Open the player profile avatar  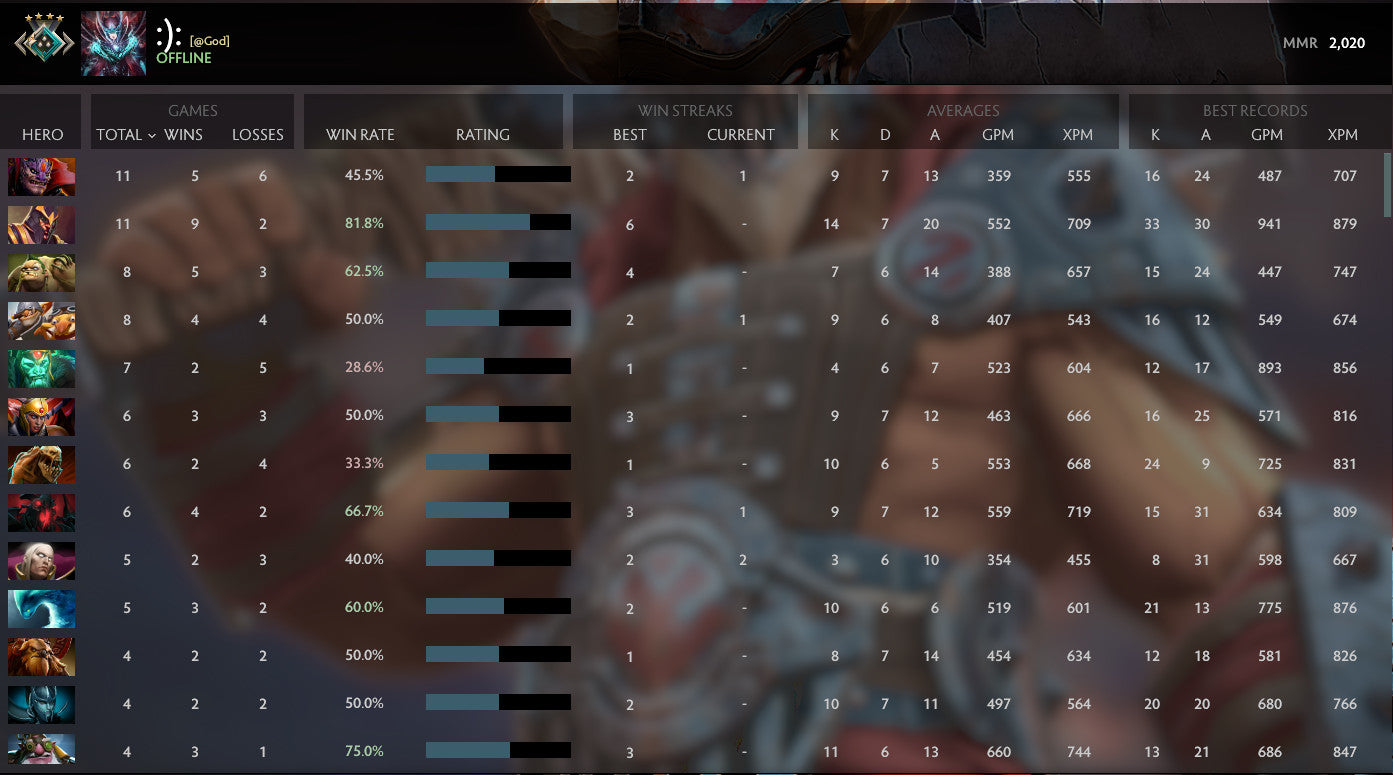(x=113, y=41)
